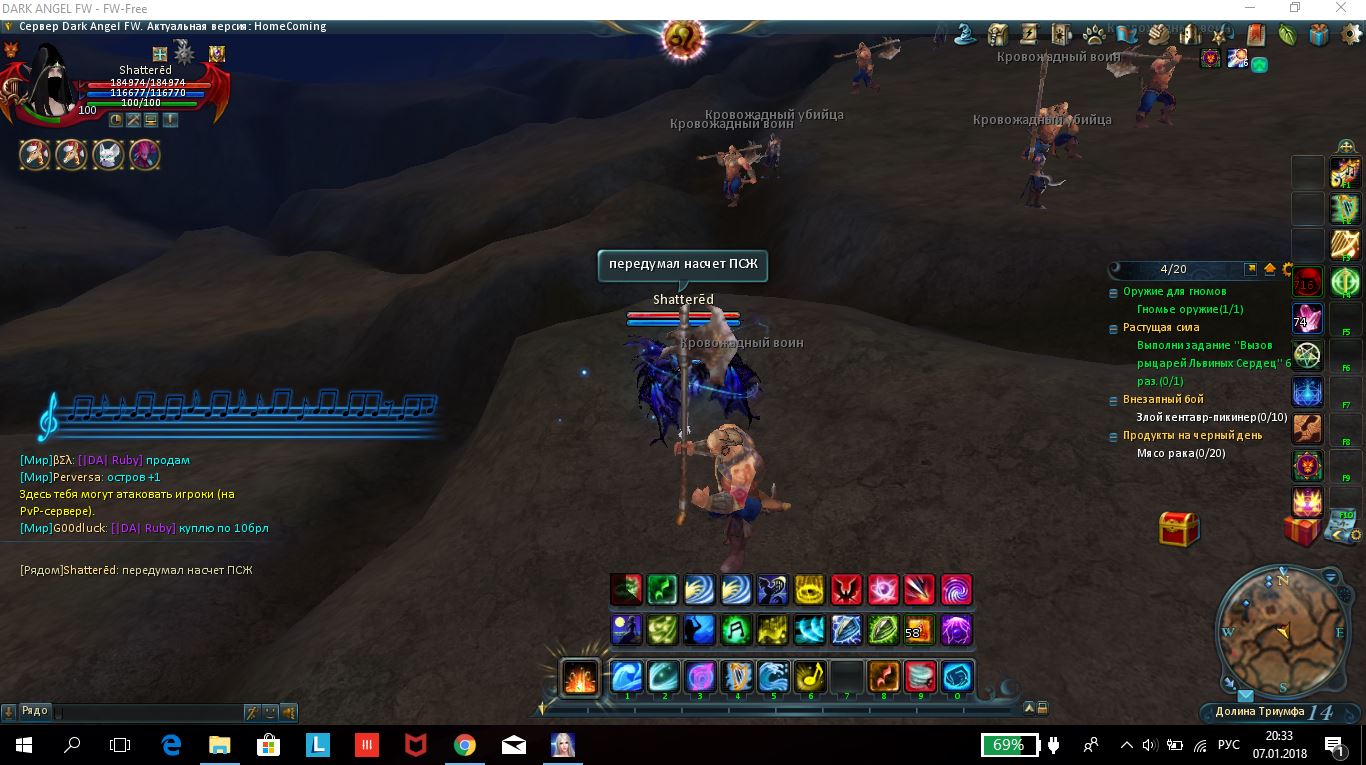Select the quest "Оружие для гномов"
This screenshot has width=1366, height=765.
(1174, 292)
